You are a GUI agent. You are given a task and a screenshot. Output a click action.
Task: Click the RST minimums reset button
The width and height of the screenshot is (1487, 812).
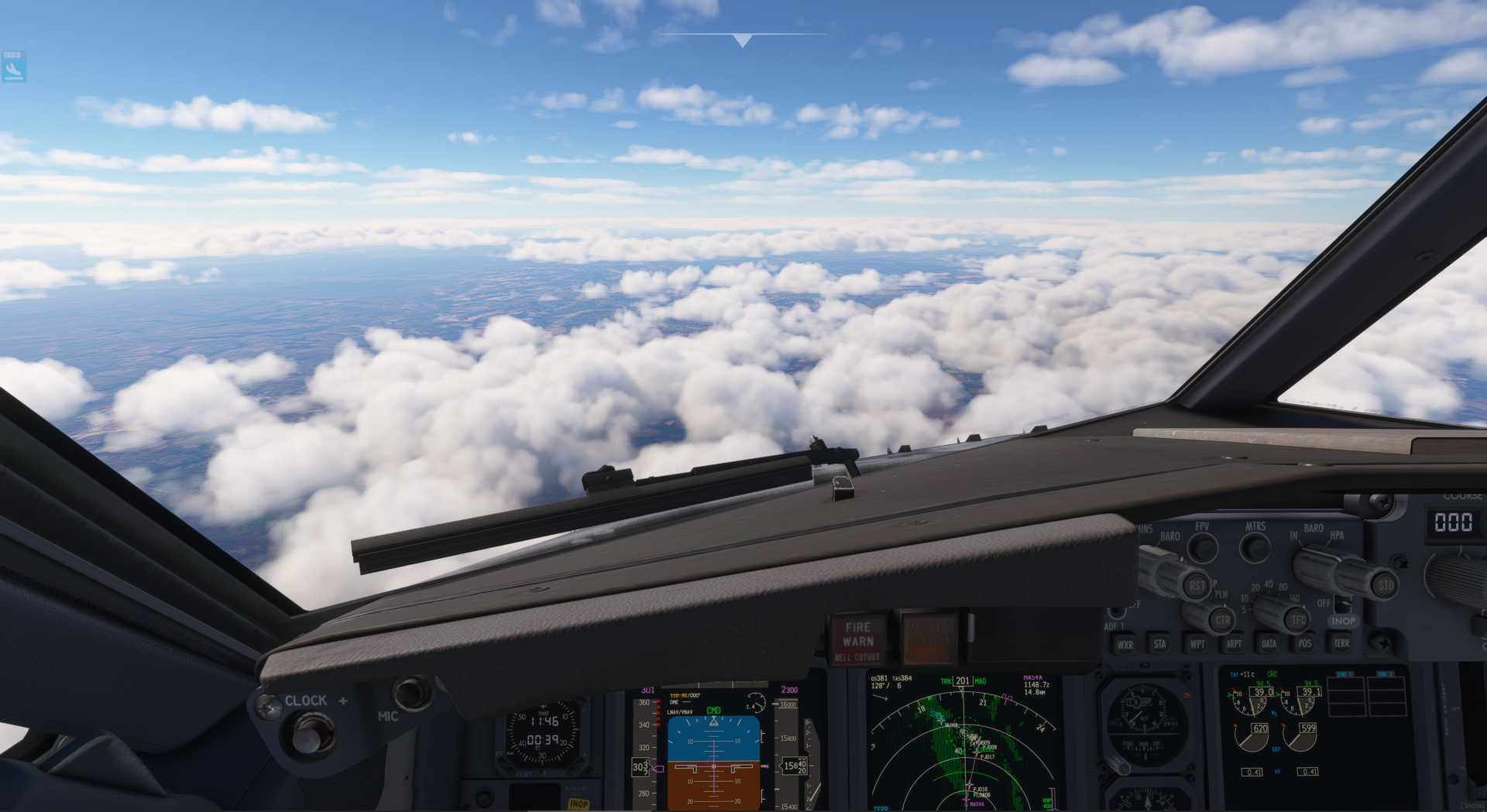(1197, 586)
